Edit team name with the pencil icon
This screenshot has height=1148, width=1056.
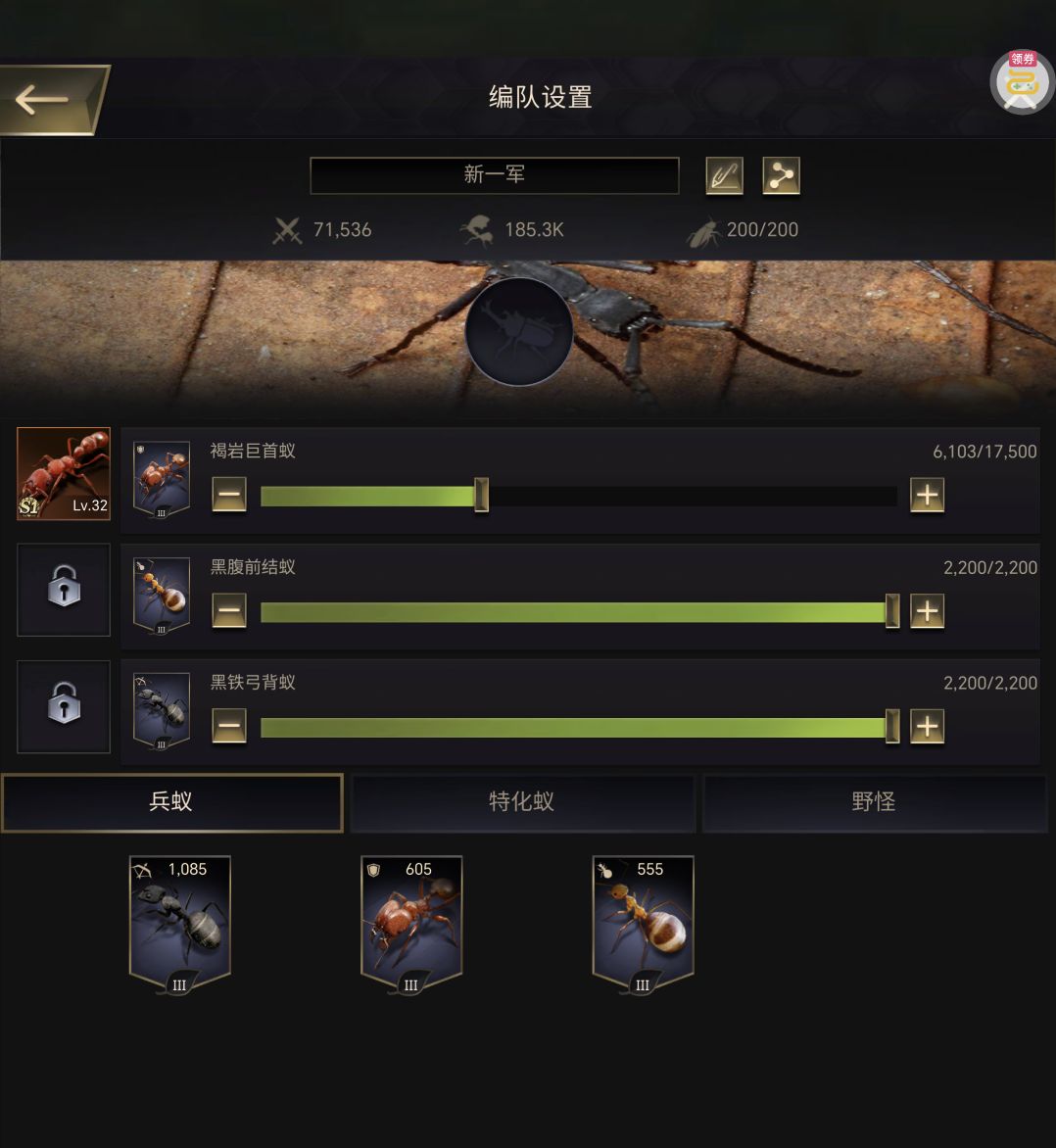click(x=724, y=175)
